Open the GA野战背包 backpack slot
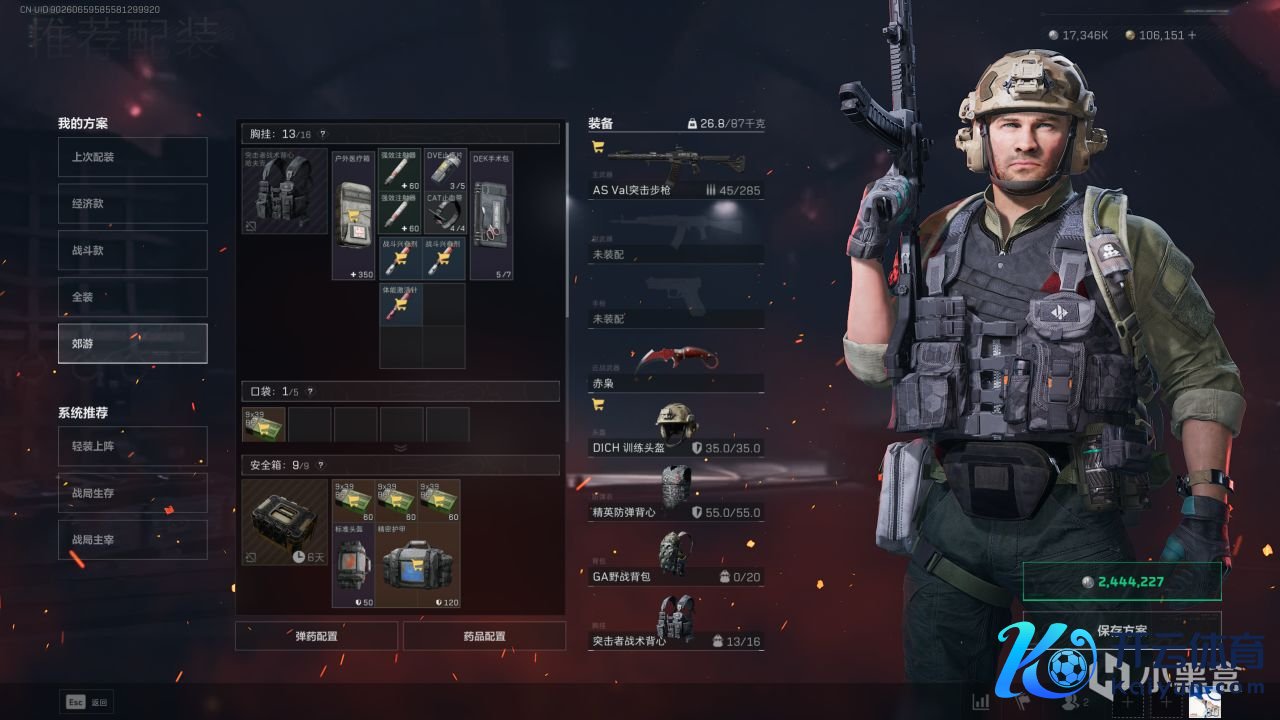1280x720 pixels. [x=676, y=557]
